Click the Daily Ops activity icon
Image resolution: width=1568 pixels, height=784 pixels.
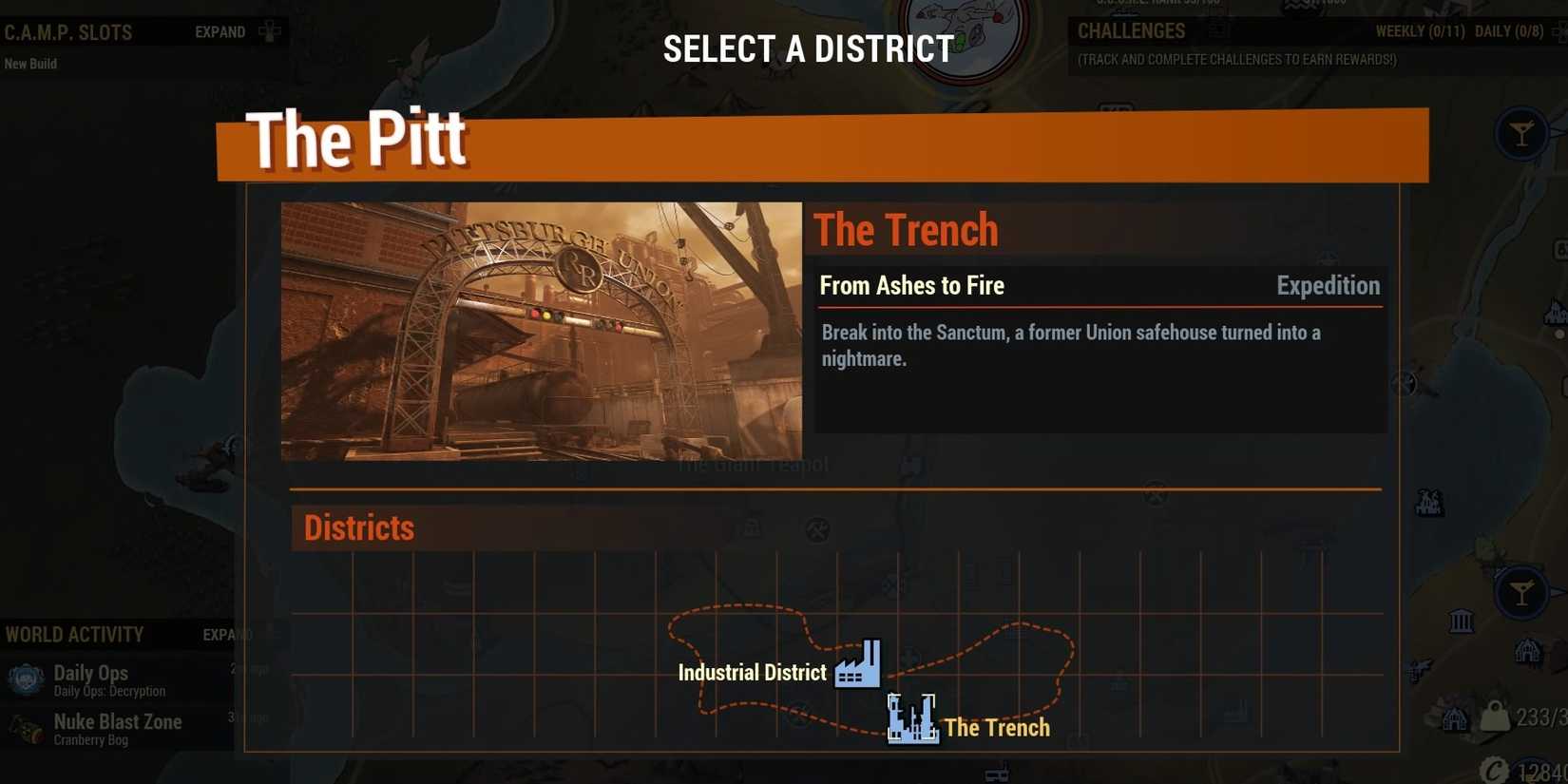[x=25, y=679]
